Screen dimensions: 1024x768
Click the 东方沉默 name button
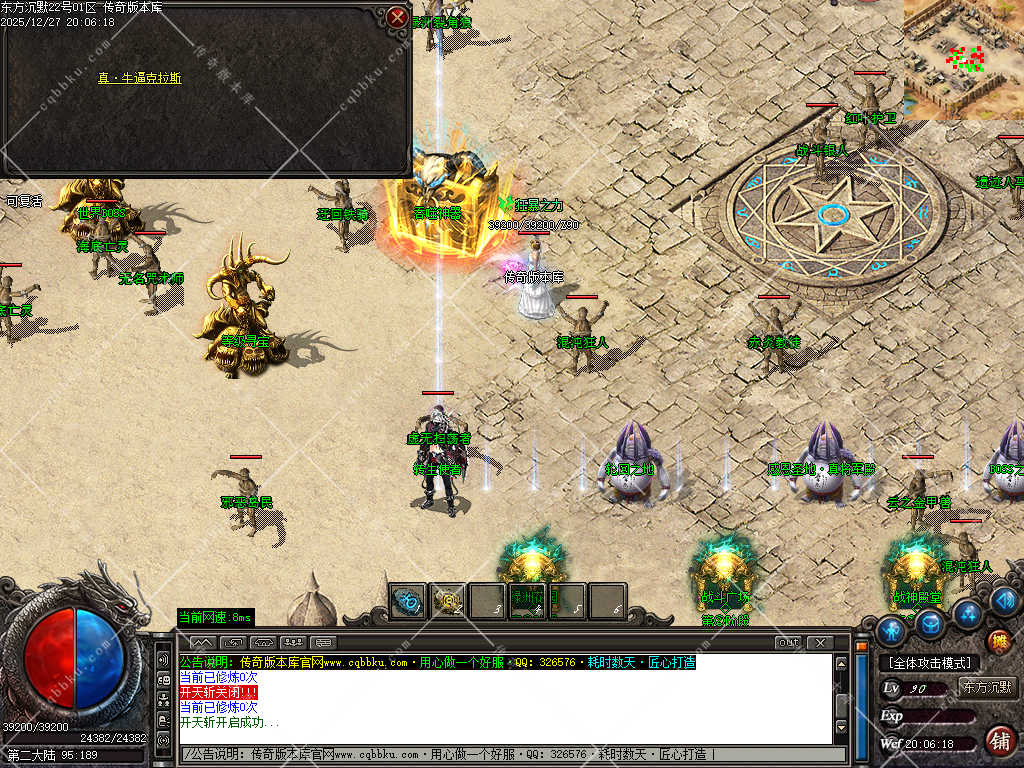tap(987, 687)
